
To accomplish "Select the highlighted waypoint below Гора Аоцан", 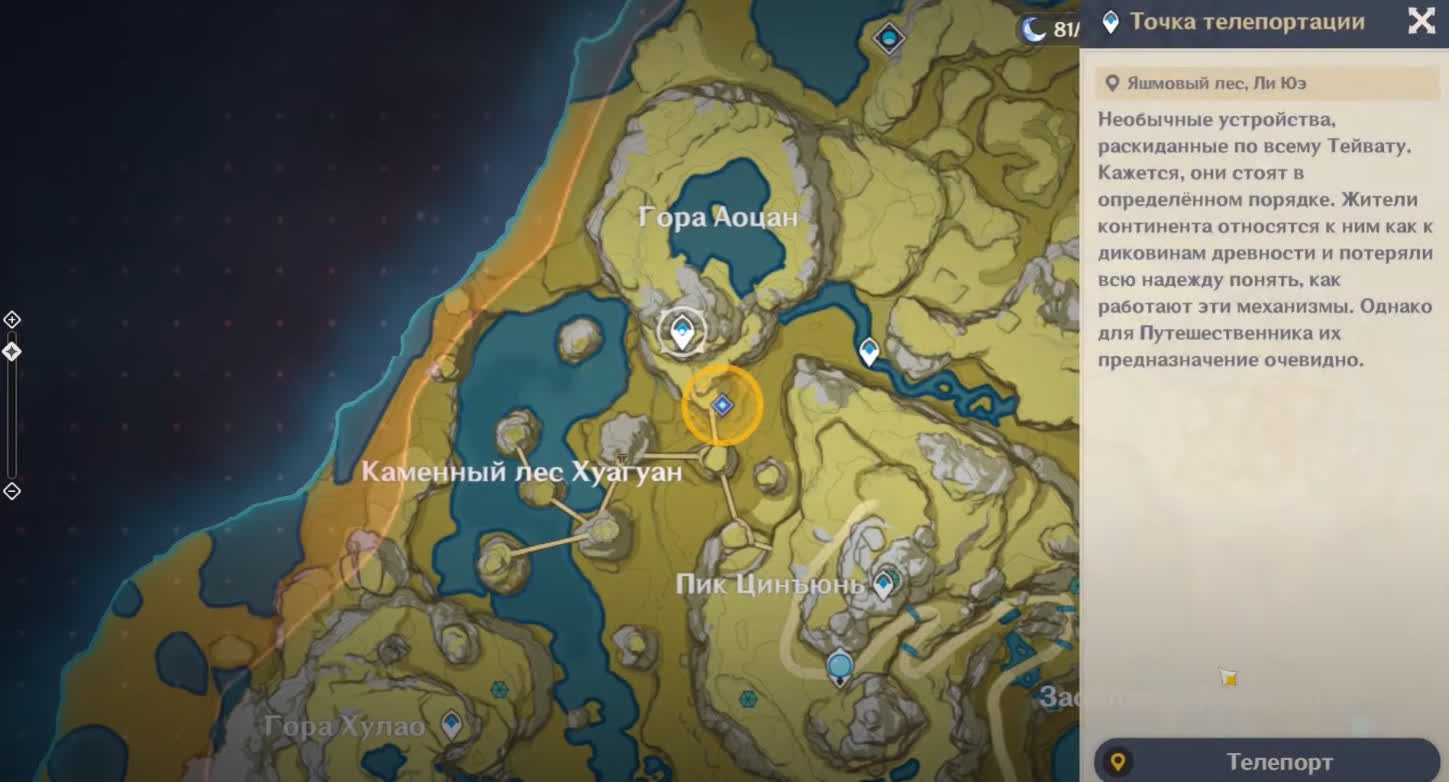I will pyautogui.click(x=682, y=331).
